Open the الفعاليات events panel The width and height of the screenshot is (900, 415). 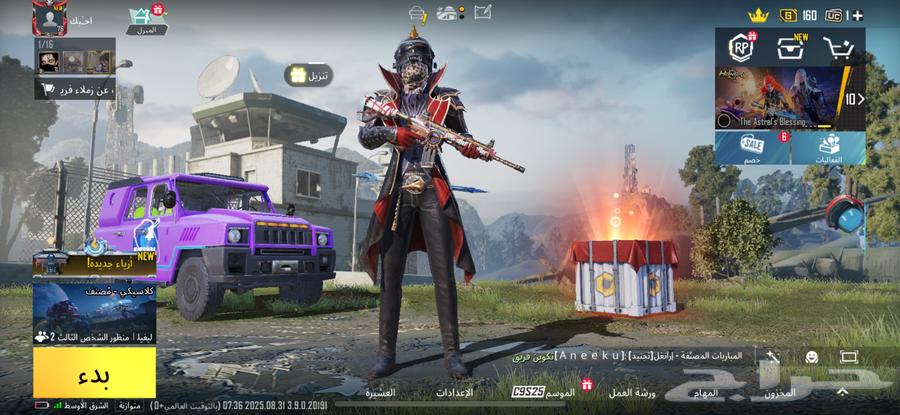pos(829,148)
